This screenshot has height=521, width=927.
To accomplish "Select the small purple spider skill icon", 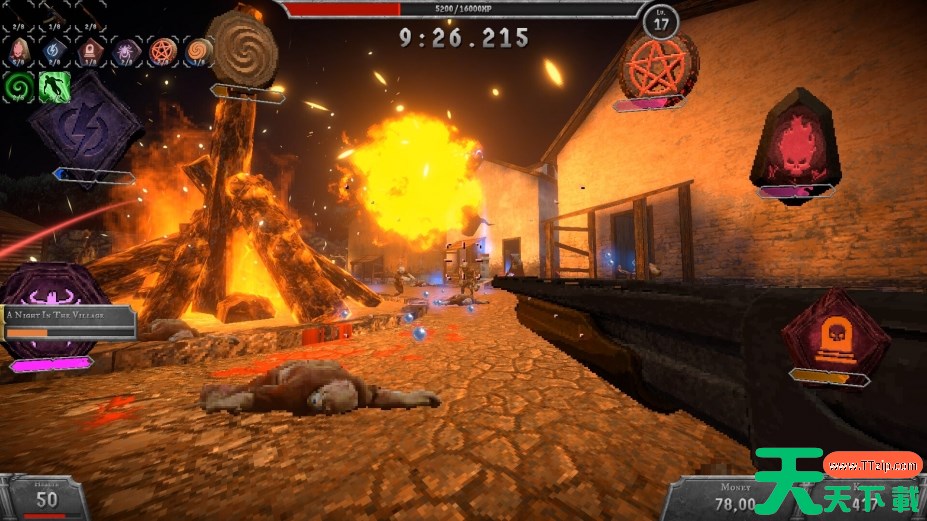I will [126, 50].
